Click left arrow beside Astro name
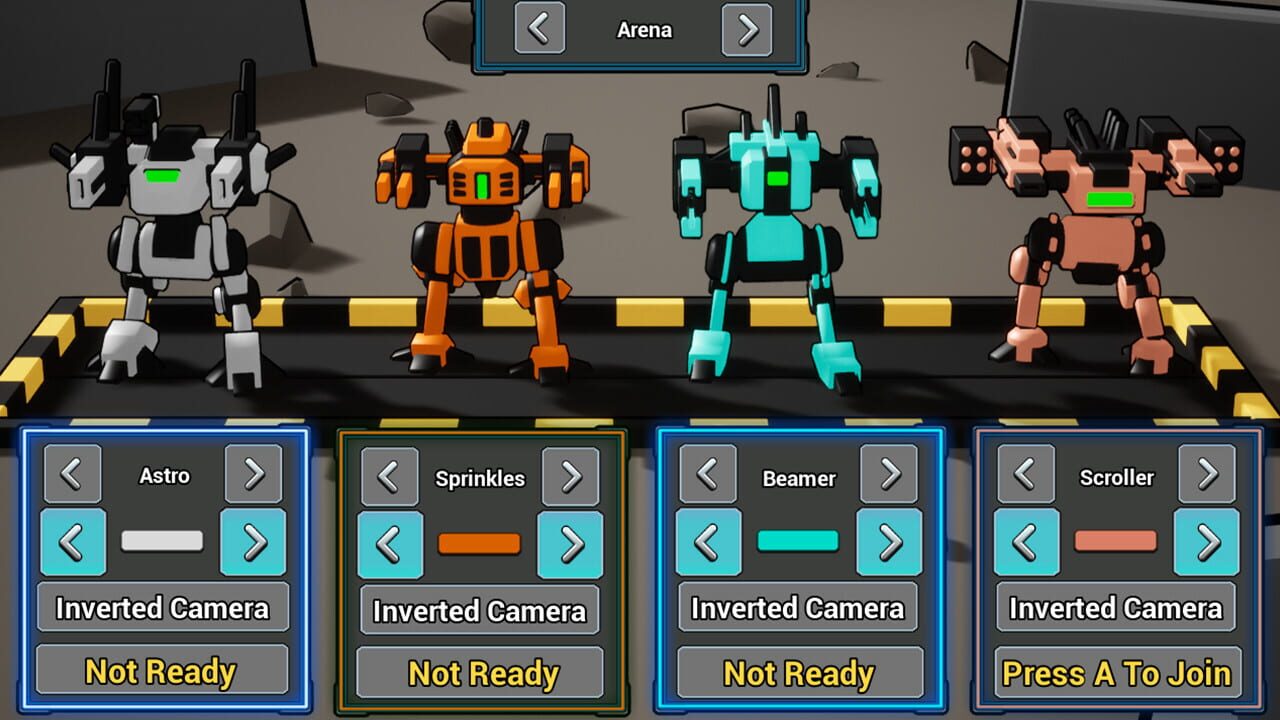 coord(73,475)
